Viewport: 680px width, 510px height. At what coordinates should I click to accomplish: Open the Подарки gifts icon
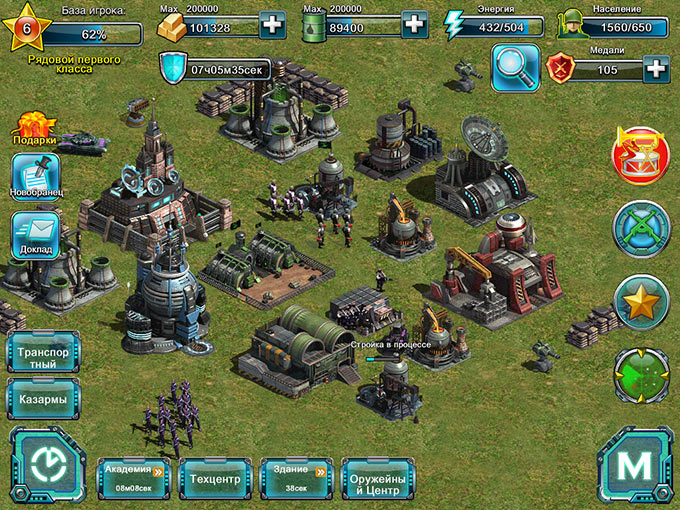(x=34, y=129)
